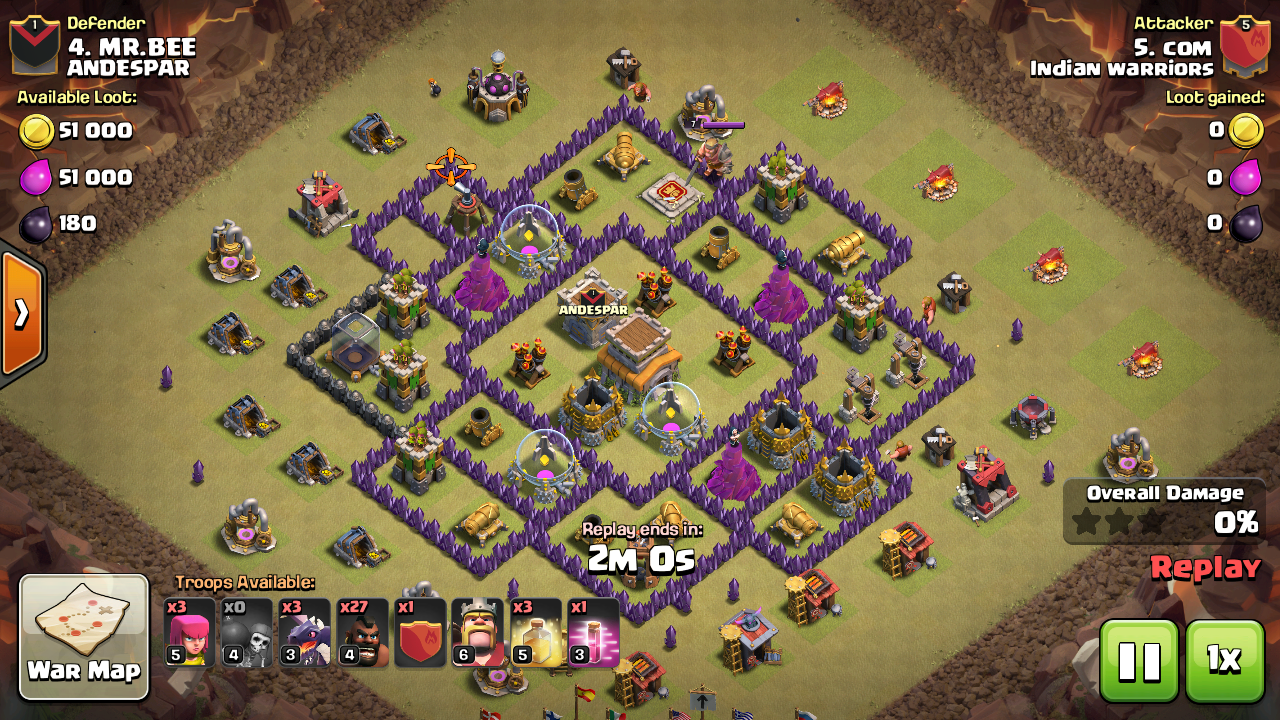The width and height of the screenshot is (1280, 720).
Task: Select the Healing Spell slot
Action: click(x=535, y=632)
